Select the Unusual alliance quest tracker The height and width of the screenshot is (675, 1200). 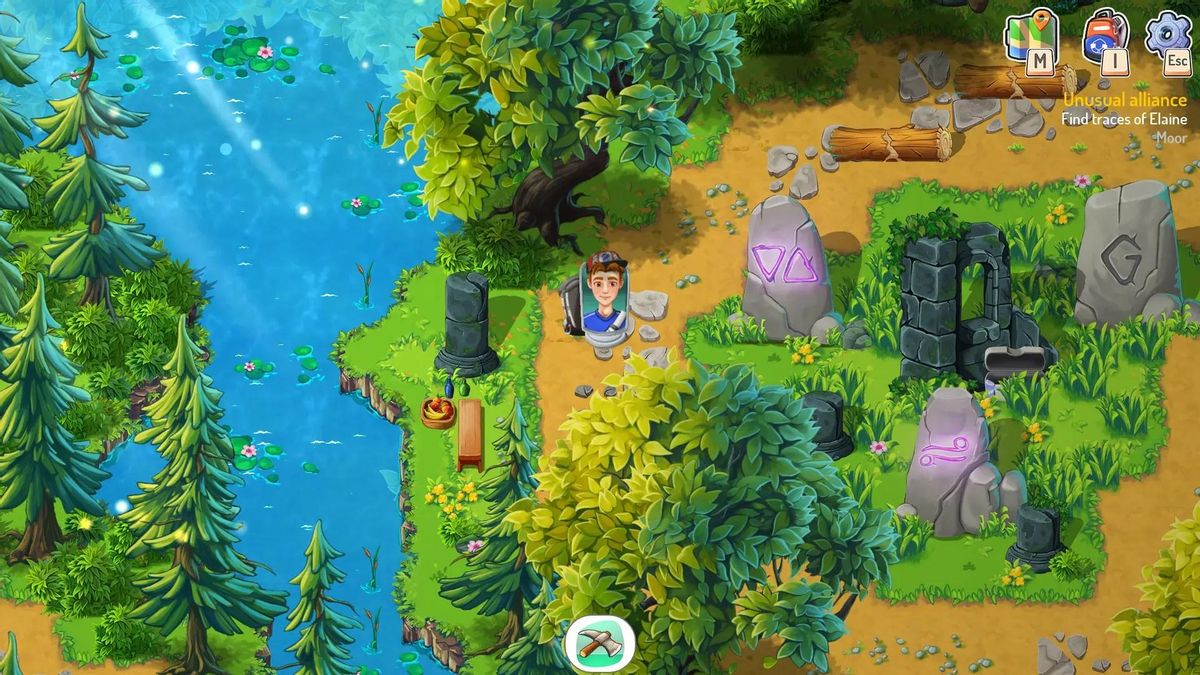click(x=1124, y=100)
